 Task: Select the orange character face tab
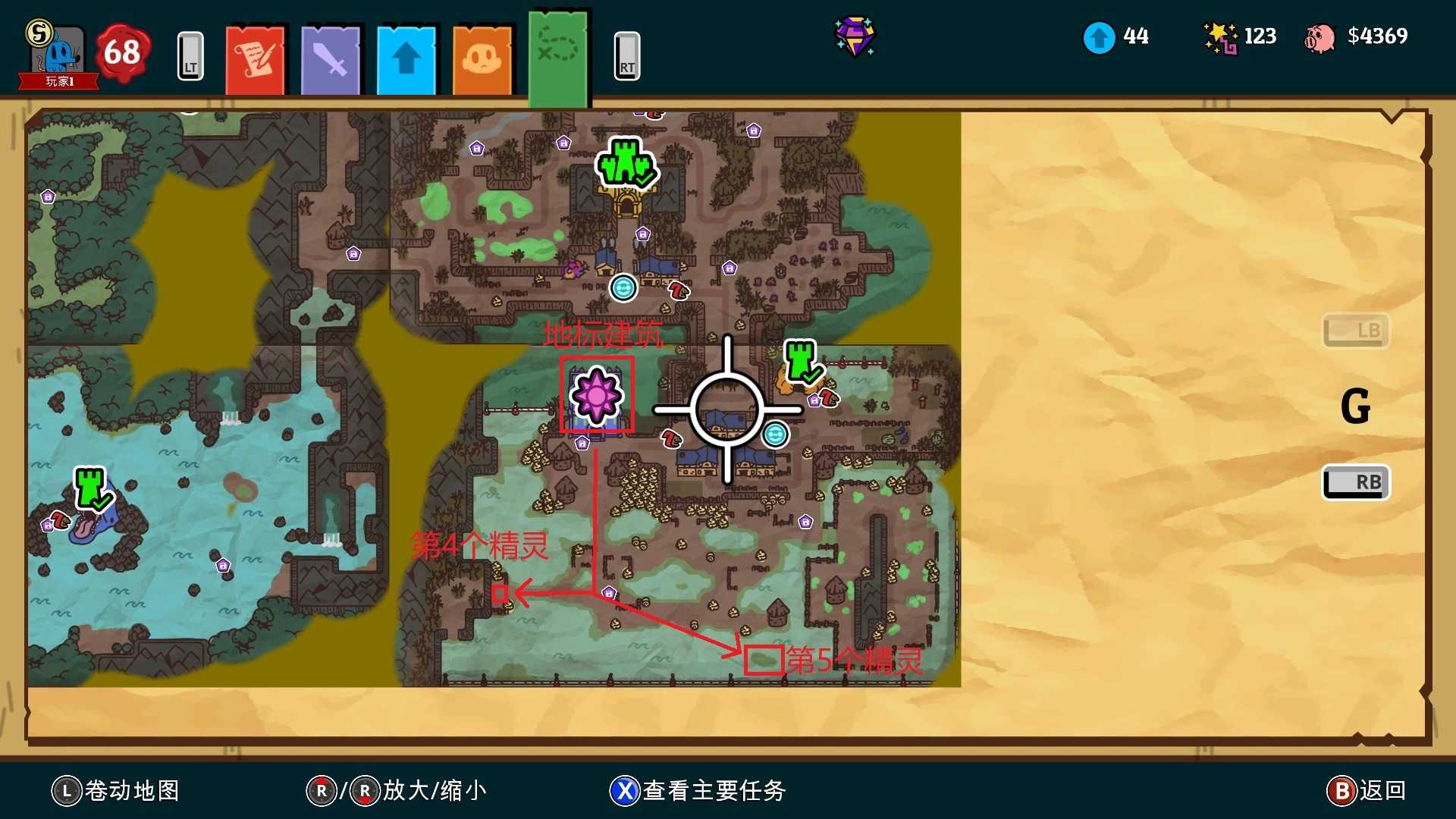482,59
